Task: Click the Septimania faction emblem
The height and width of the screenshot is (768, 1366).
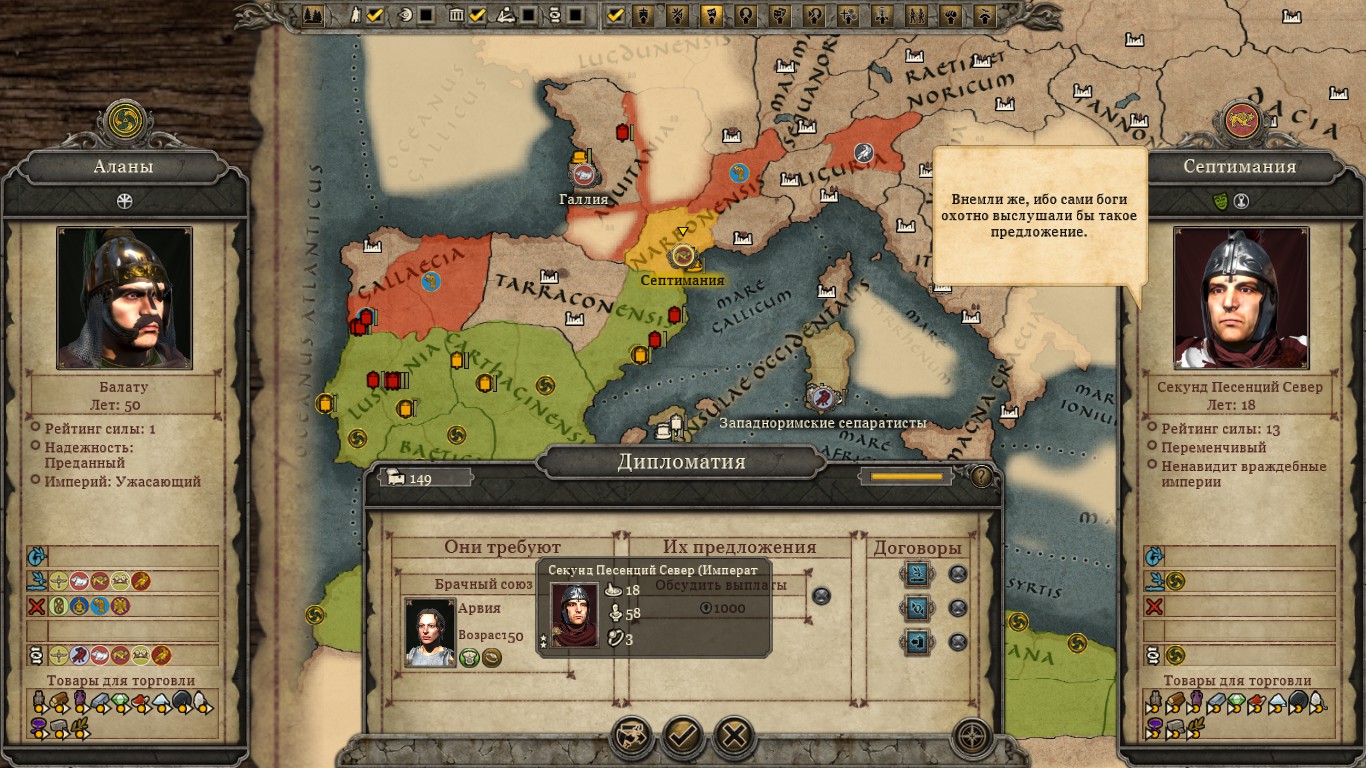Action: pyautogui.click(x=1241, y=120)
